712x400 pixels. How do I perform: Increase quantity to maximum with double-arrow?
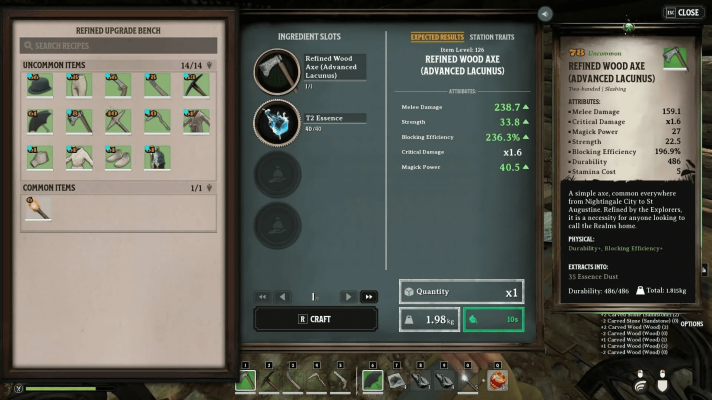(x=368, y=296)
